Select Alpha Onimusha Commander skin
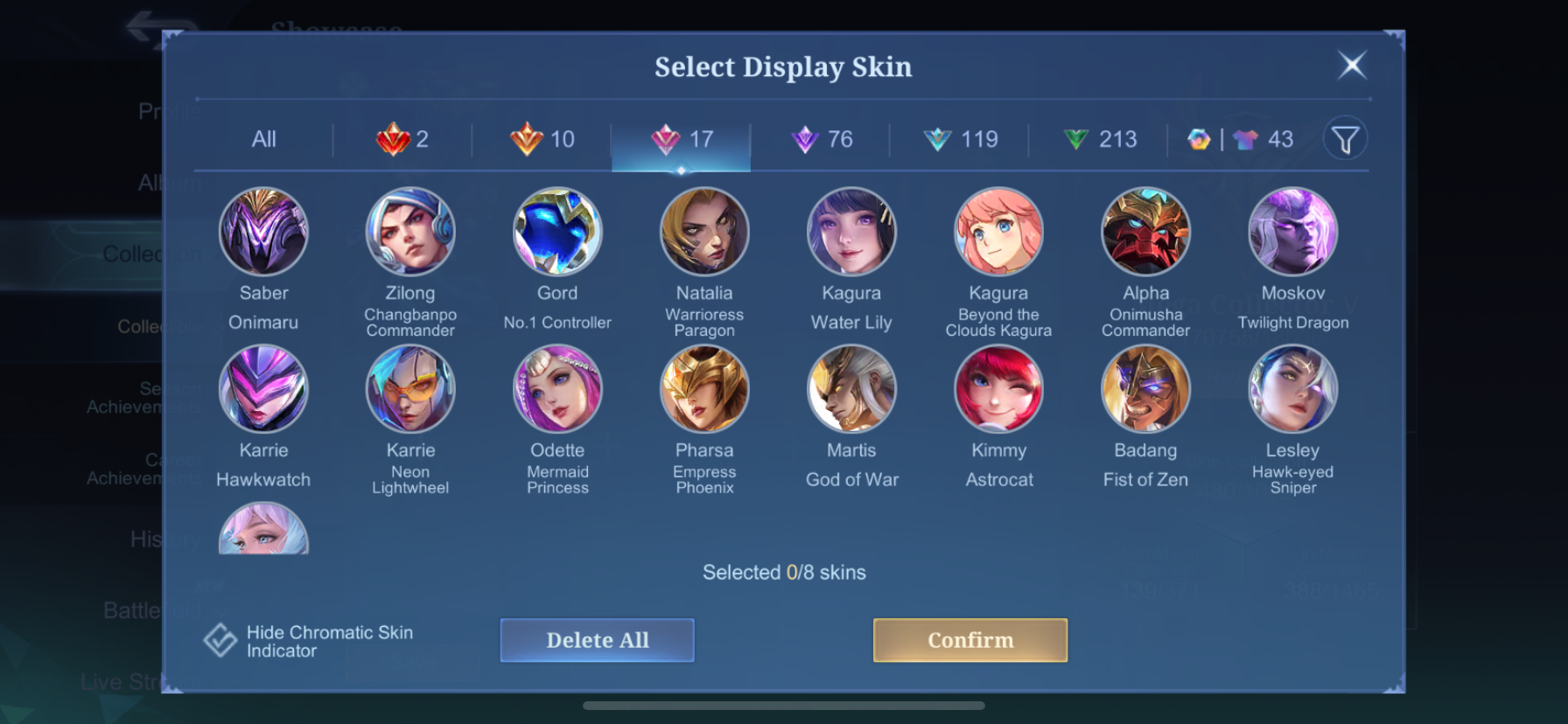This screenshot has width=1568, height=724. point(1145,233)
